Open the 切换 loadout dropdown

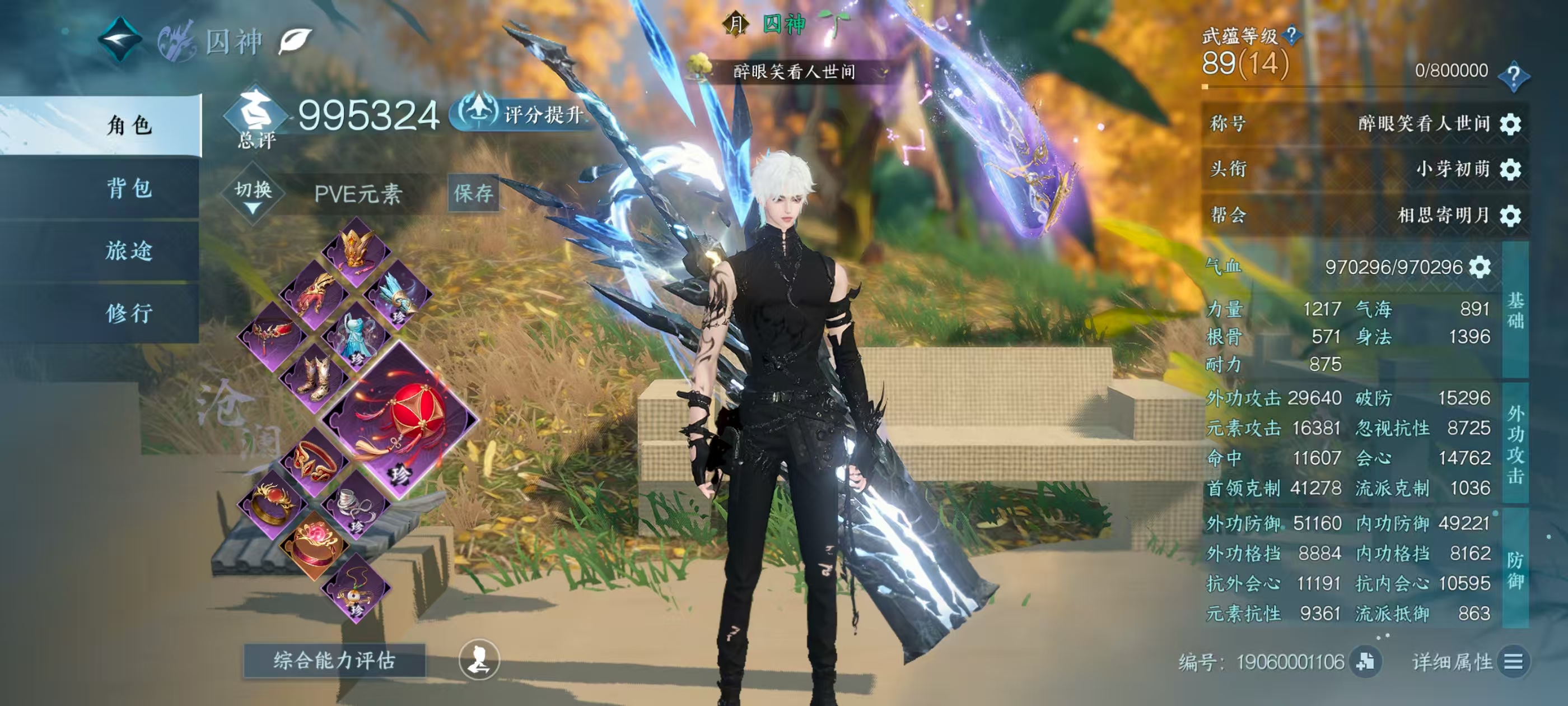coord(253,195)
